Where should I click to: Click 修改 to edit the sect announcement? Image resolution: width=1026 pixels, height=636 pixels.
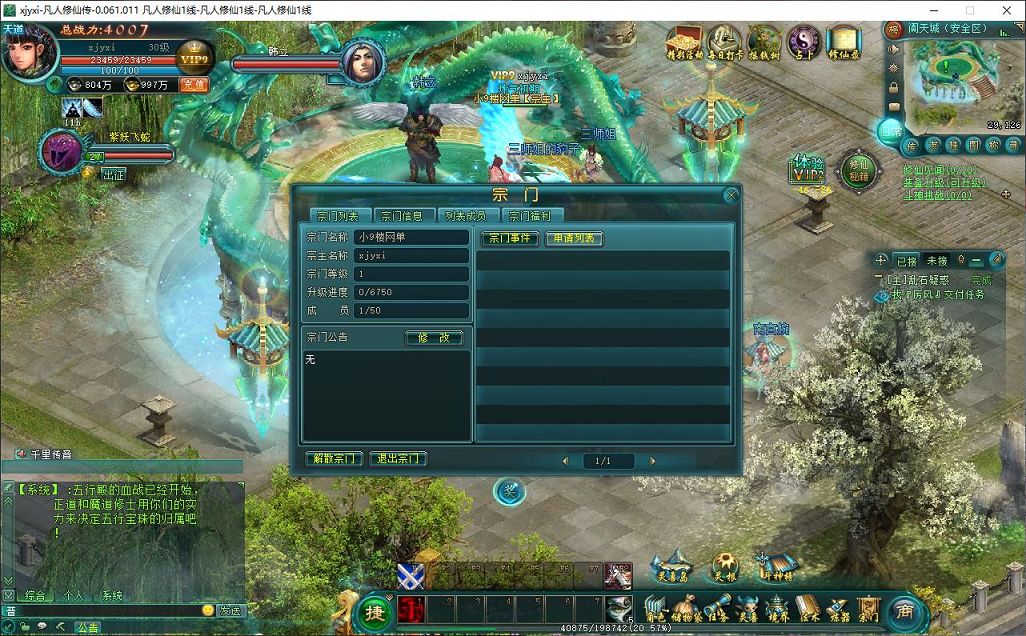tap(434, 338)
